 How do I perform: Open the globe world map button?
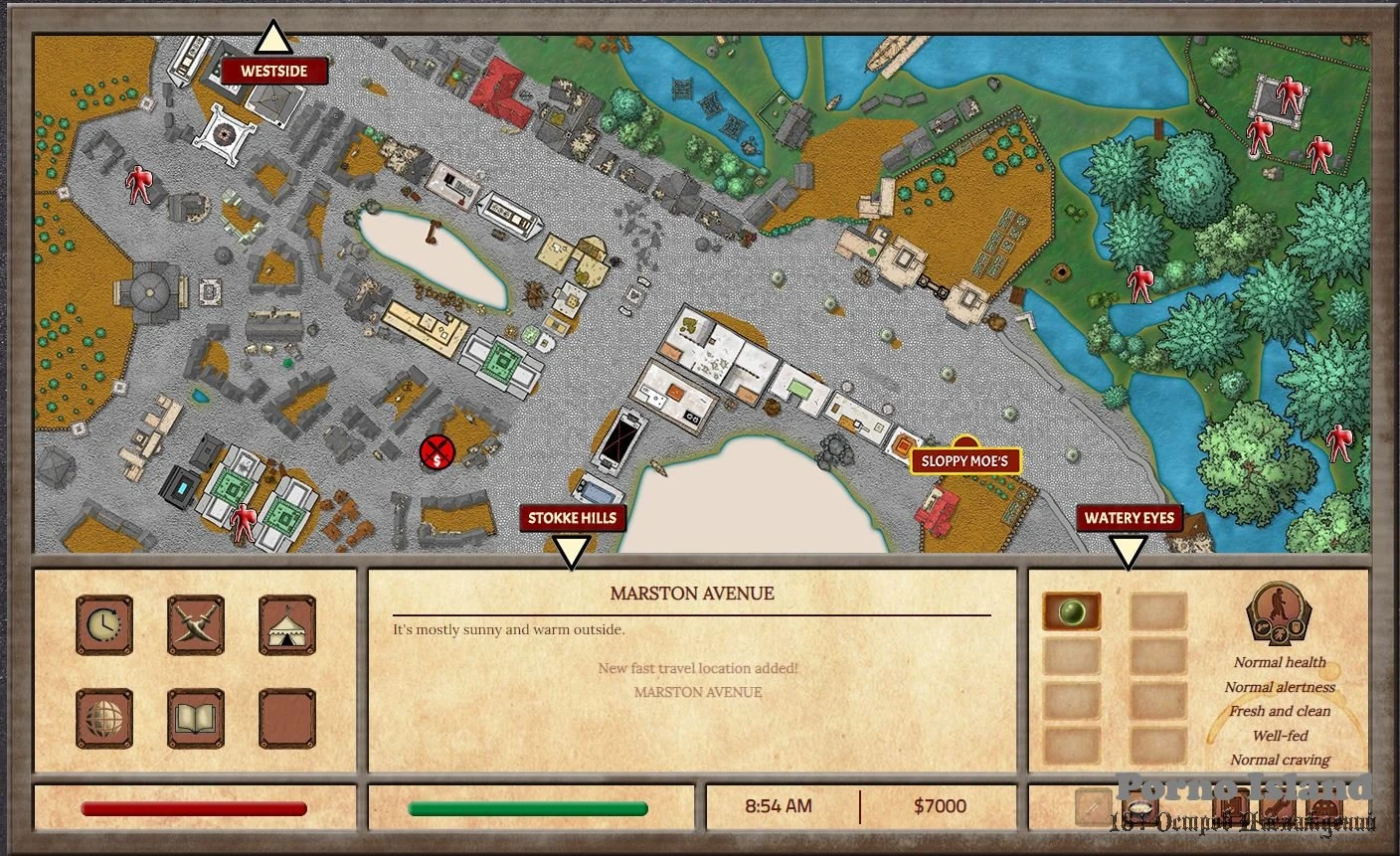tap(104, 718)
